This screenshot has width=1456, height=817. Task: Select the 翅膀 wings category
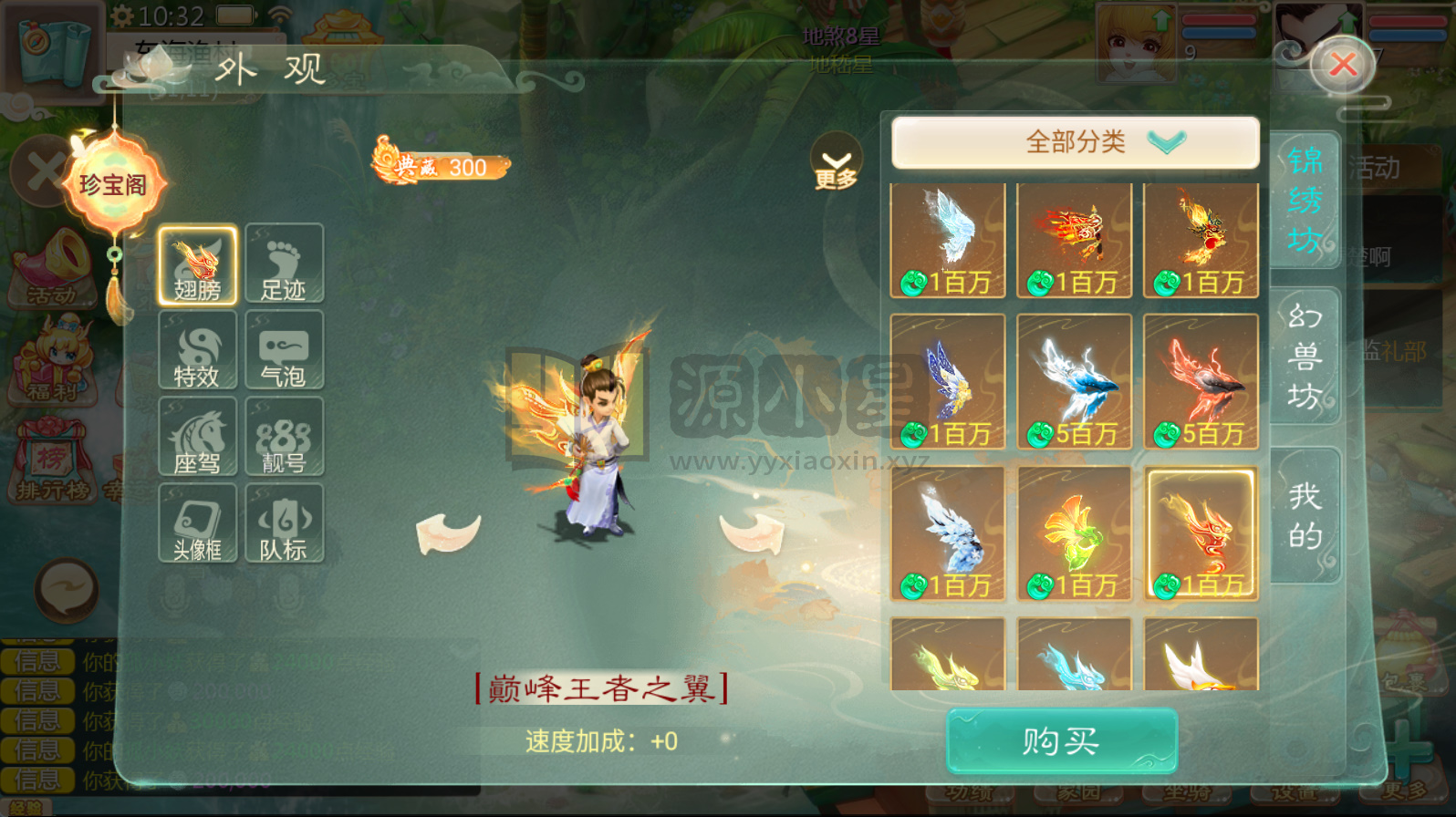click(196, 264)
